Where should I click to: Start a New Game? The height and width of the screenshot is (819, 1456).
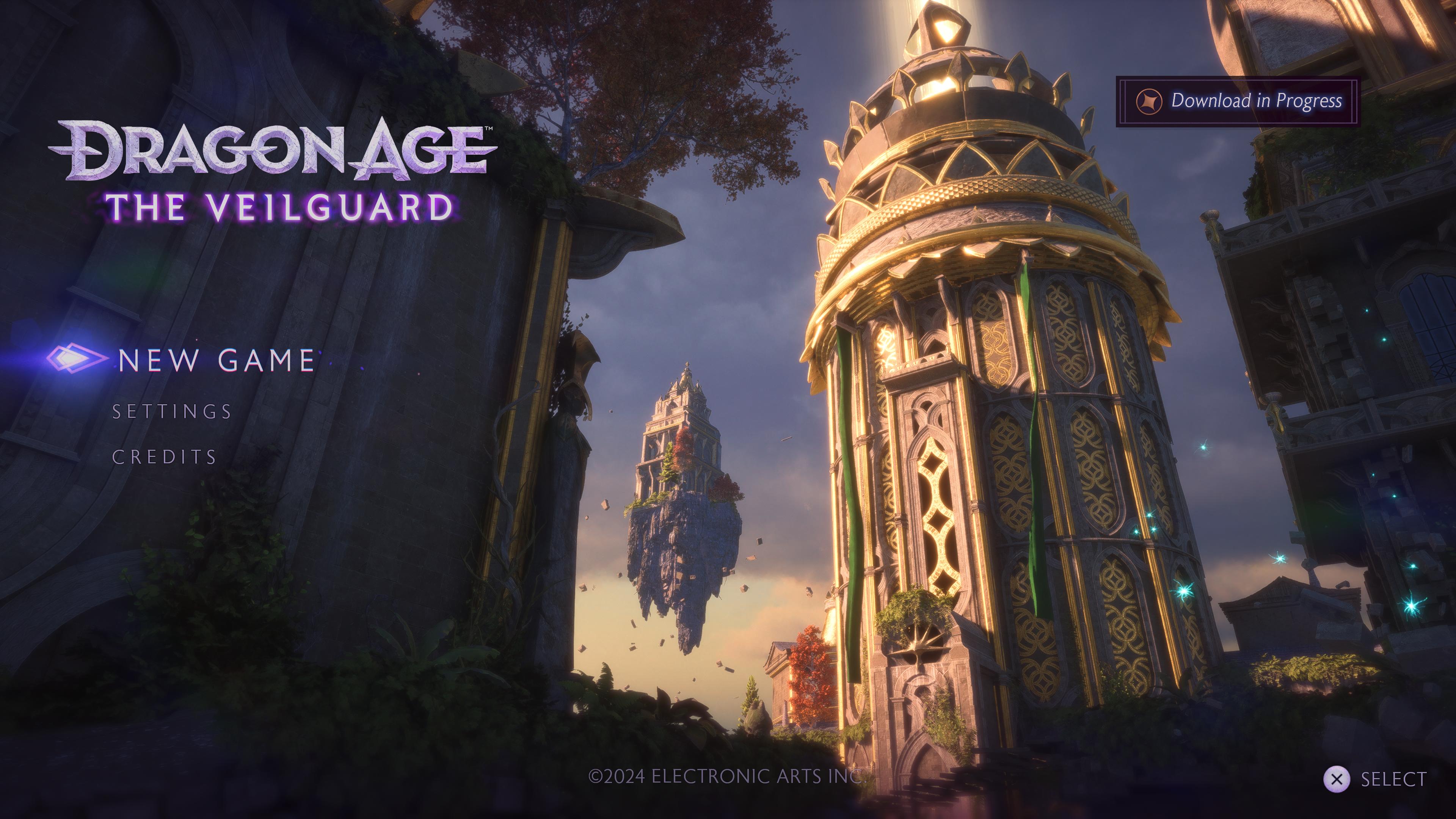216,360
